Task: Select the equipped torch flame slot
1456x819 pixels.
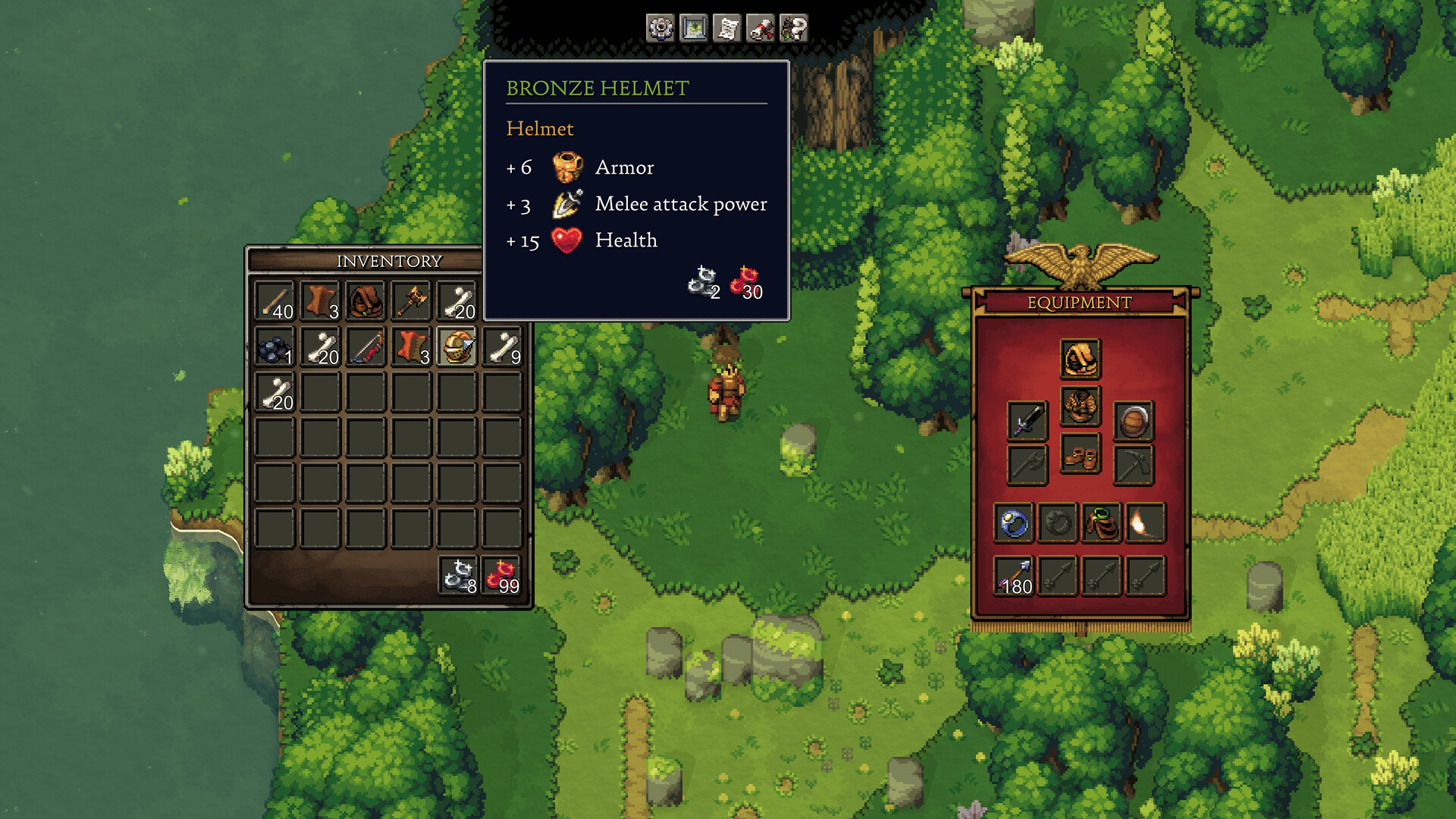Action: pyautogui.click(x=1145, y=522)
